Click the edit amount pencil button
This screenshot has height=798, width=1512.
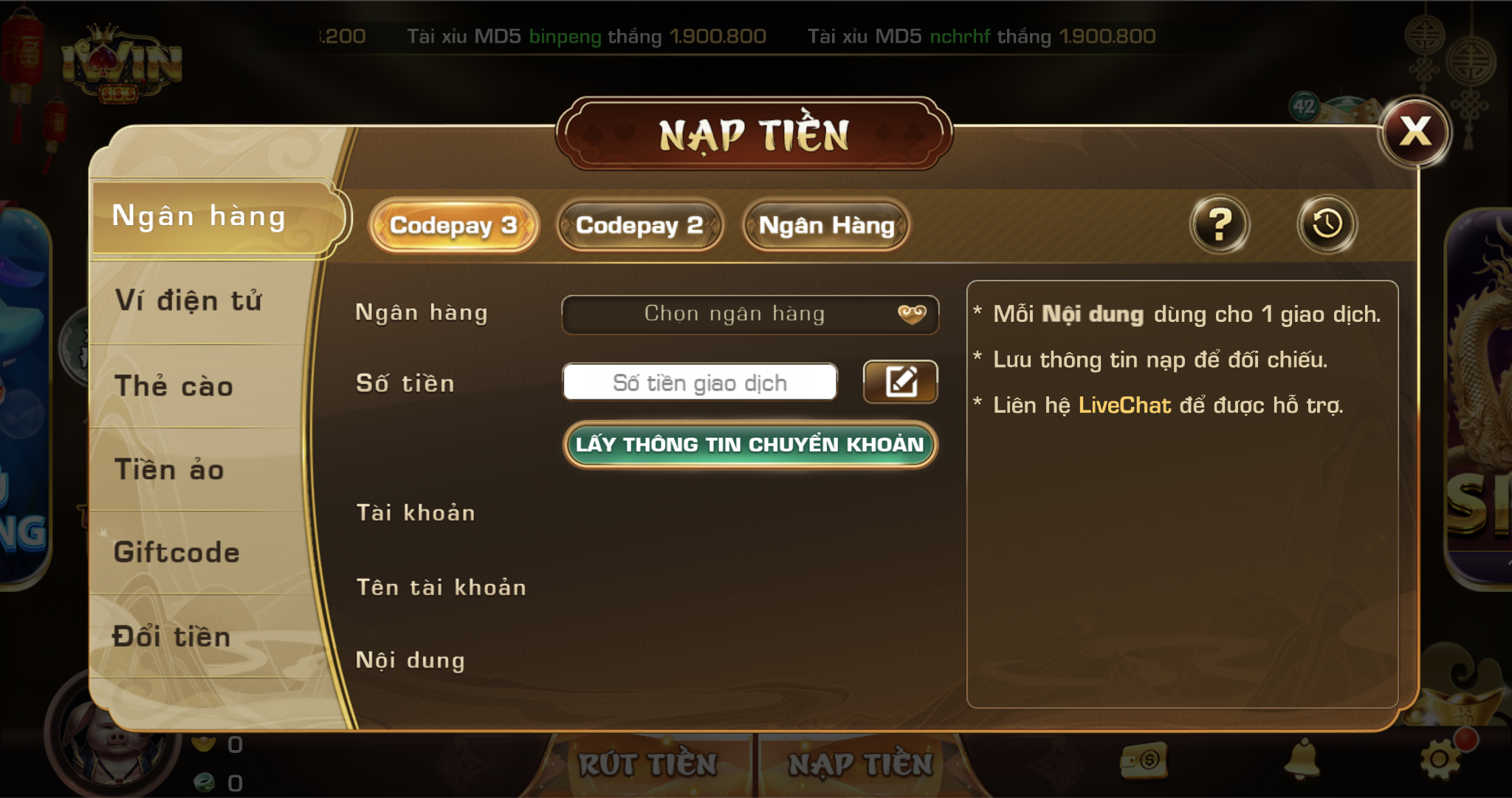901,382
